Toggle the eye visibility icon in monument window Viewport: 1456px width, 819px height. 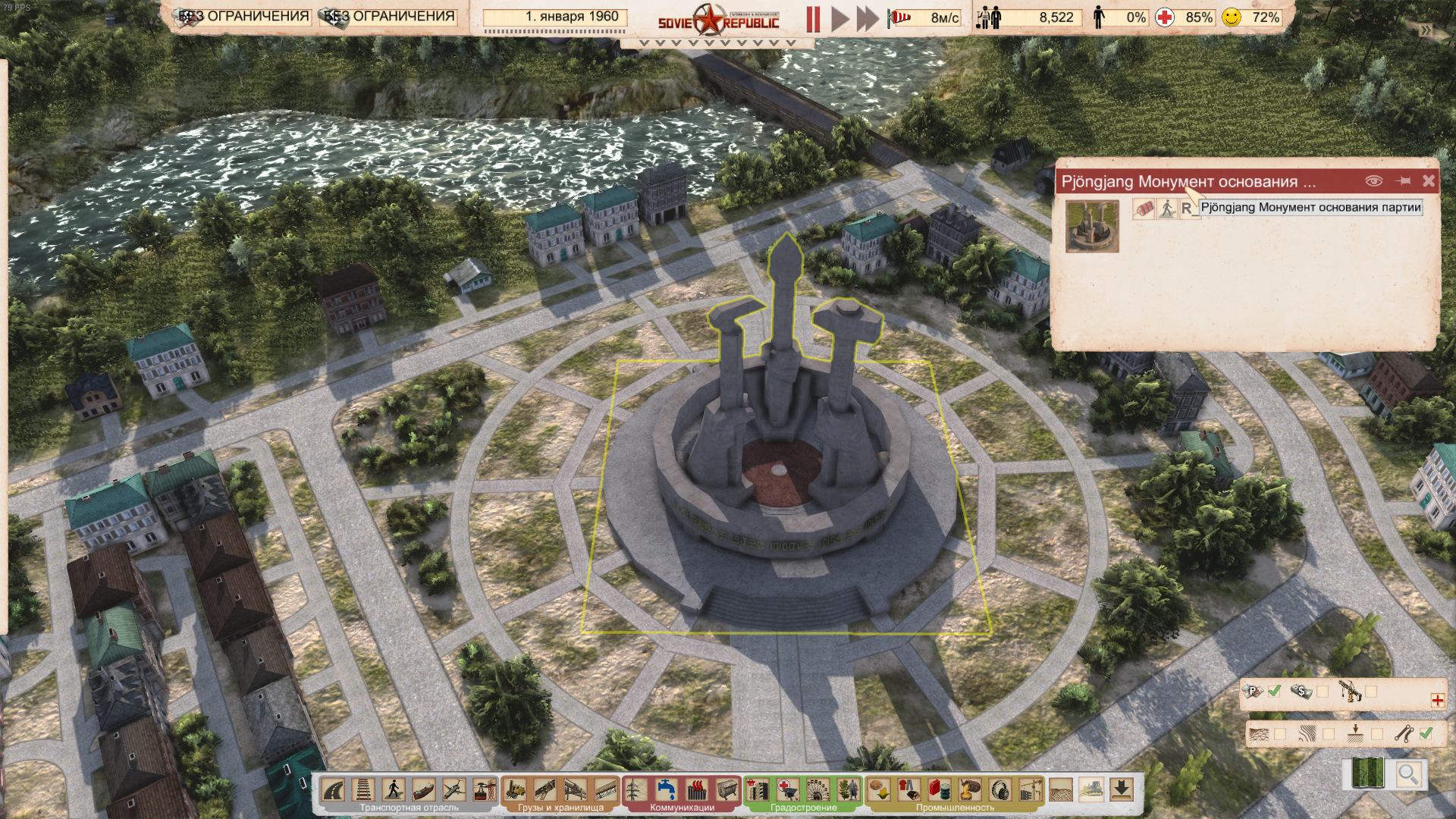pos(1373,181)
